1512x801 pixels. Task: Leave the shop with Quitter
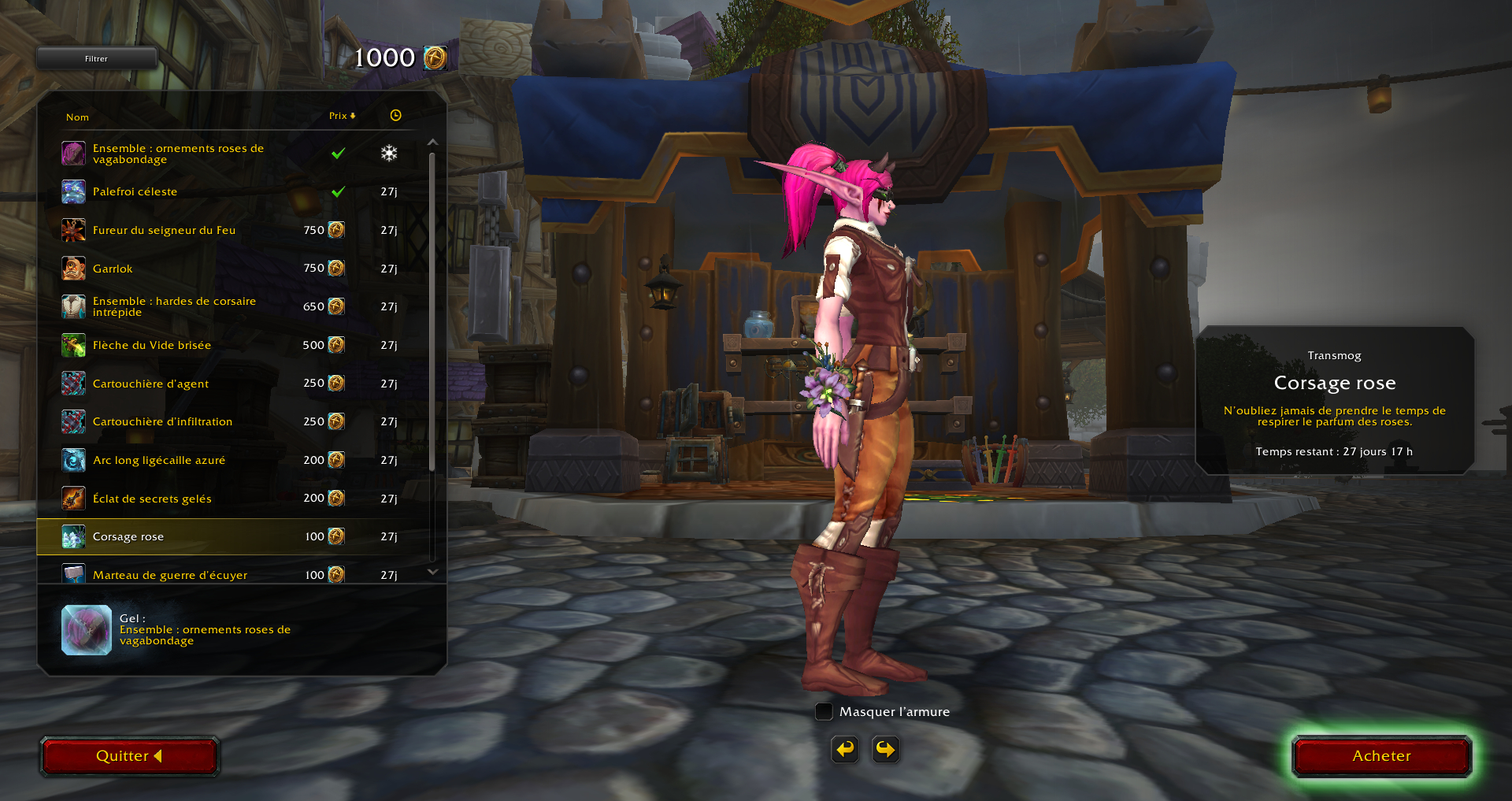129,756
